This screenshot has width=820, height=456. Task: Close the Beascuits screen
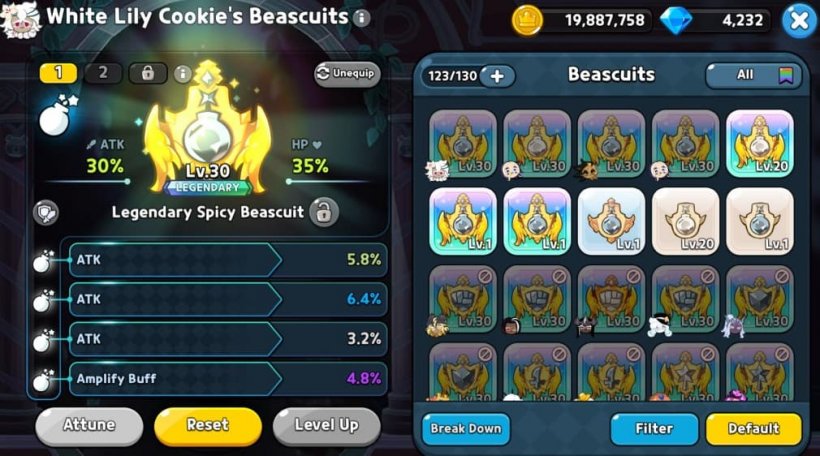coord(797,19)
